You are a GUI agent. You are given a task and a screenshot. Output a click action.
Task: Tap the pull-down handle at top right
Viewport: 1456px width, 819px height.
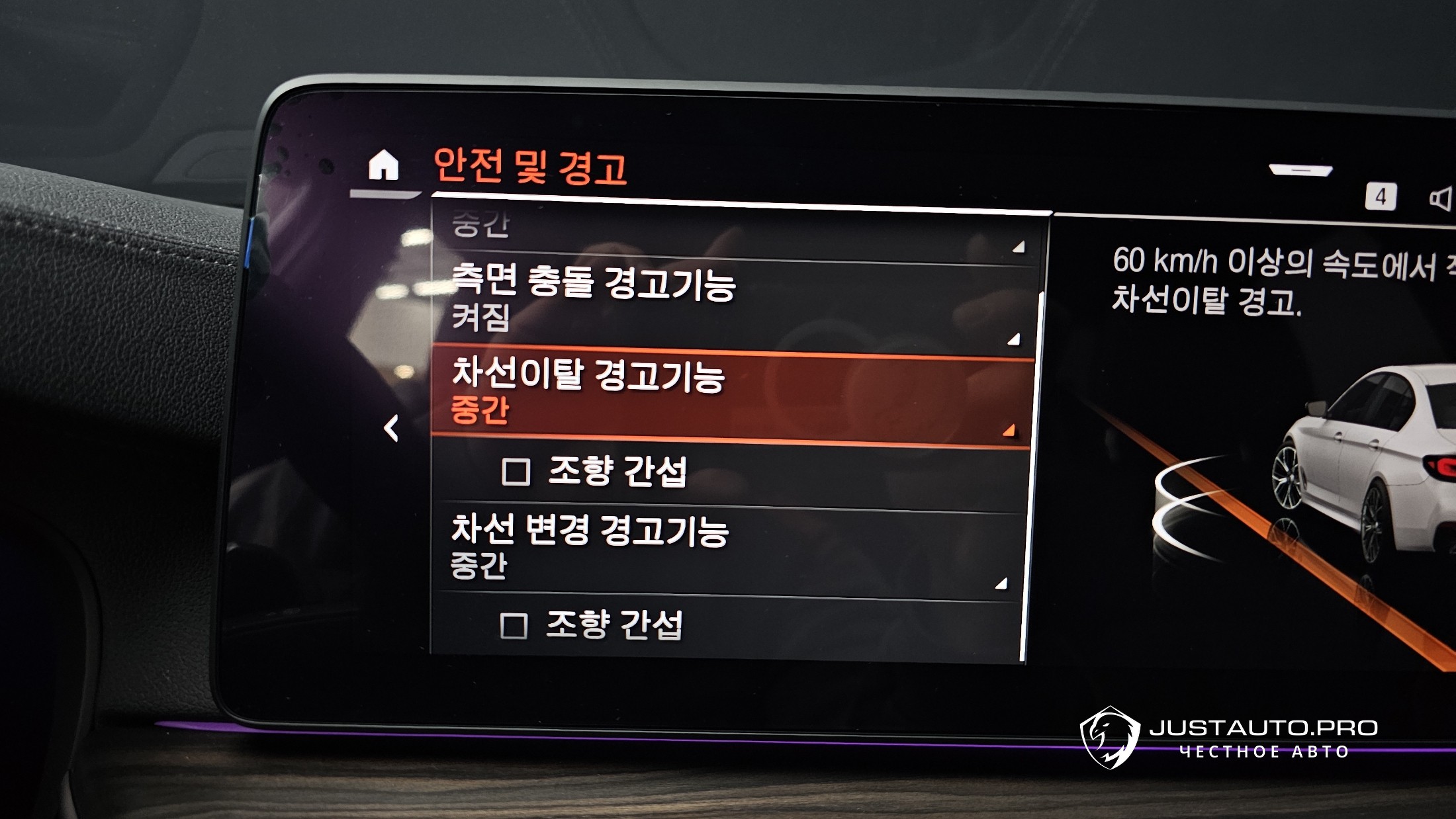[1300, 171]
